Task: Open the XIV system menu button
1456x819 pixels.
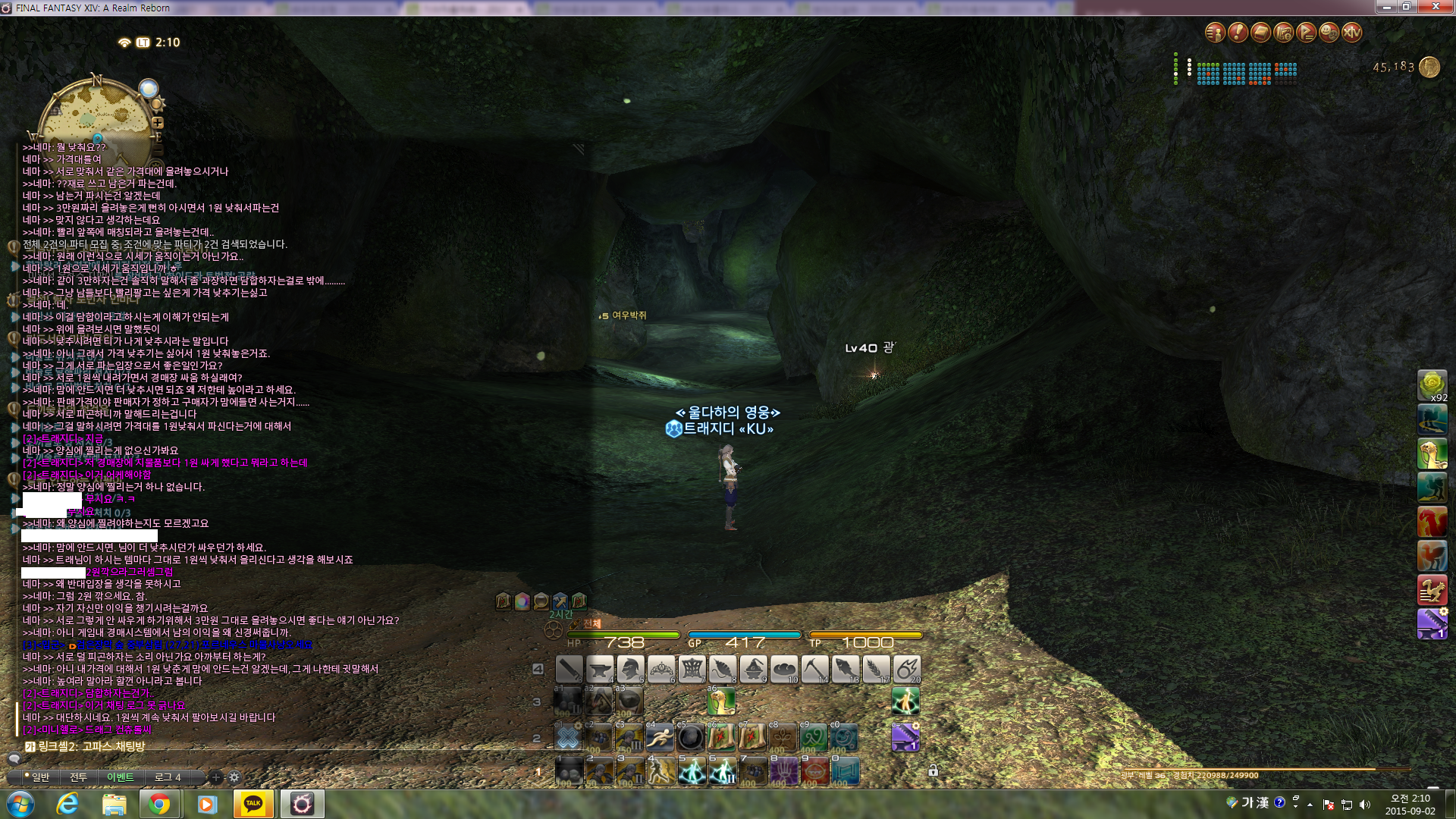Action: click(1351, 33)
